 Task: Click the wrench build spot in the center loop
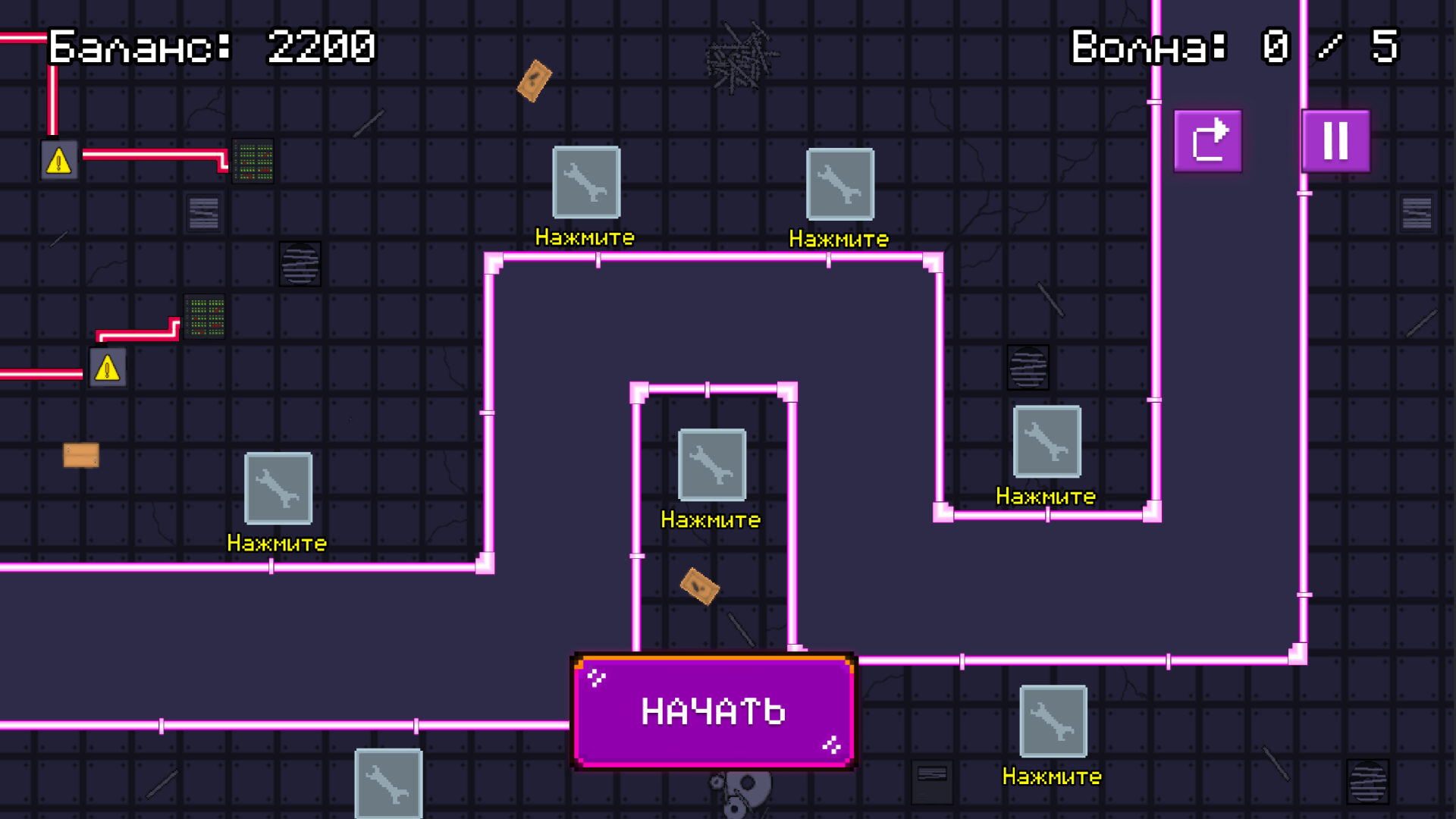711,465
